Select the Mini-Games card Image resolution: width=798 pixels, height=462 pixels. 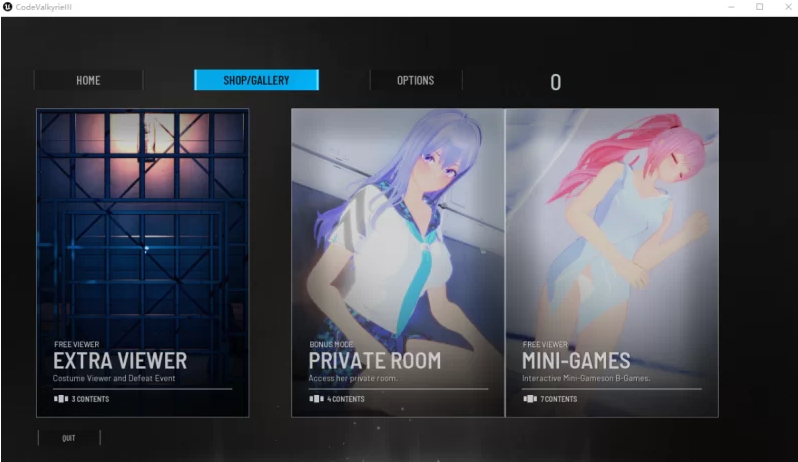(x=612, y=262)
